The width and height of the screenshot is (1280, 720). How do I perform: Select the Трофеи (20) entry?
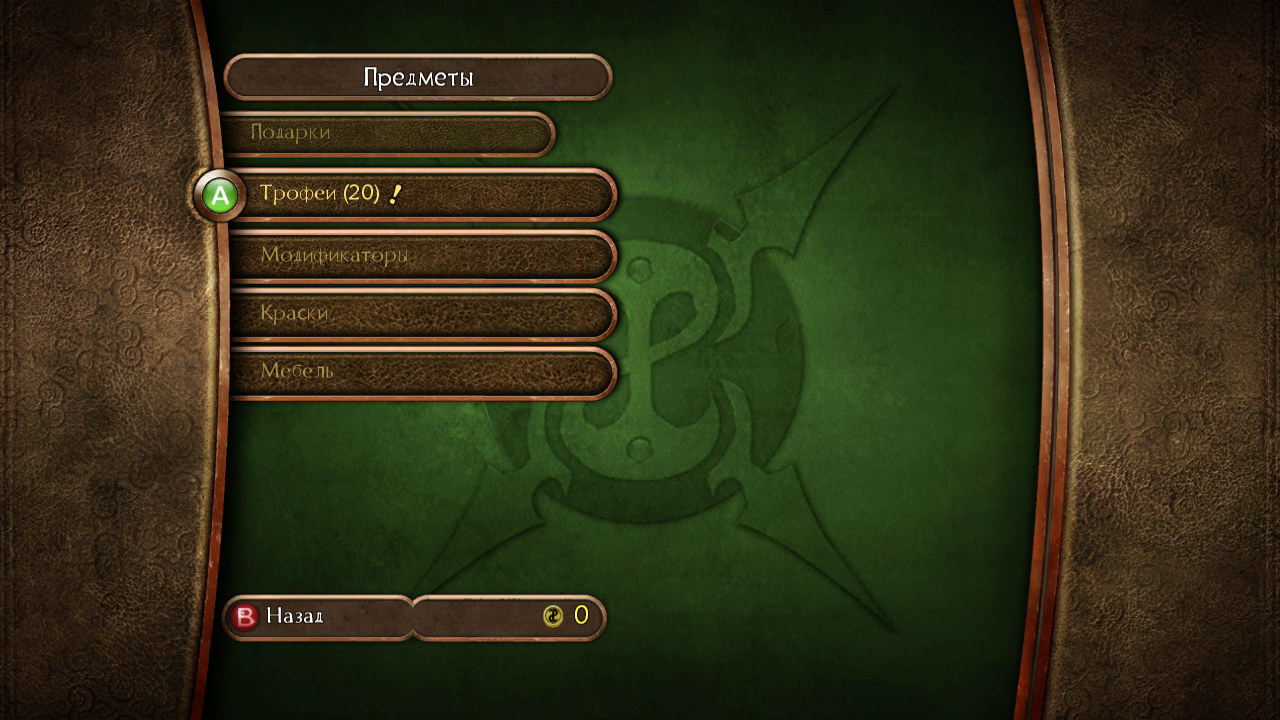pos(420,194)
